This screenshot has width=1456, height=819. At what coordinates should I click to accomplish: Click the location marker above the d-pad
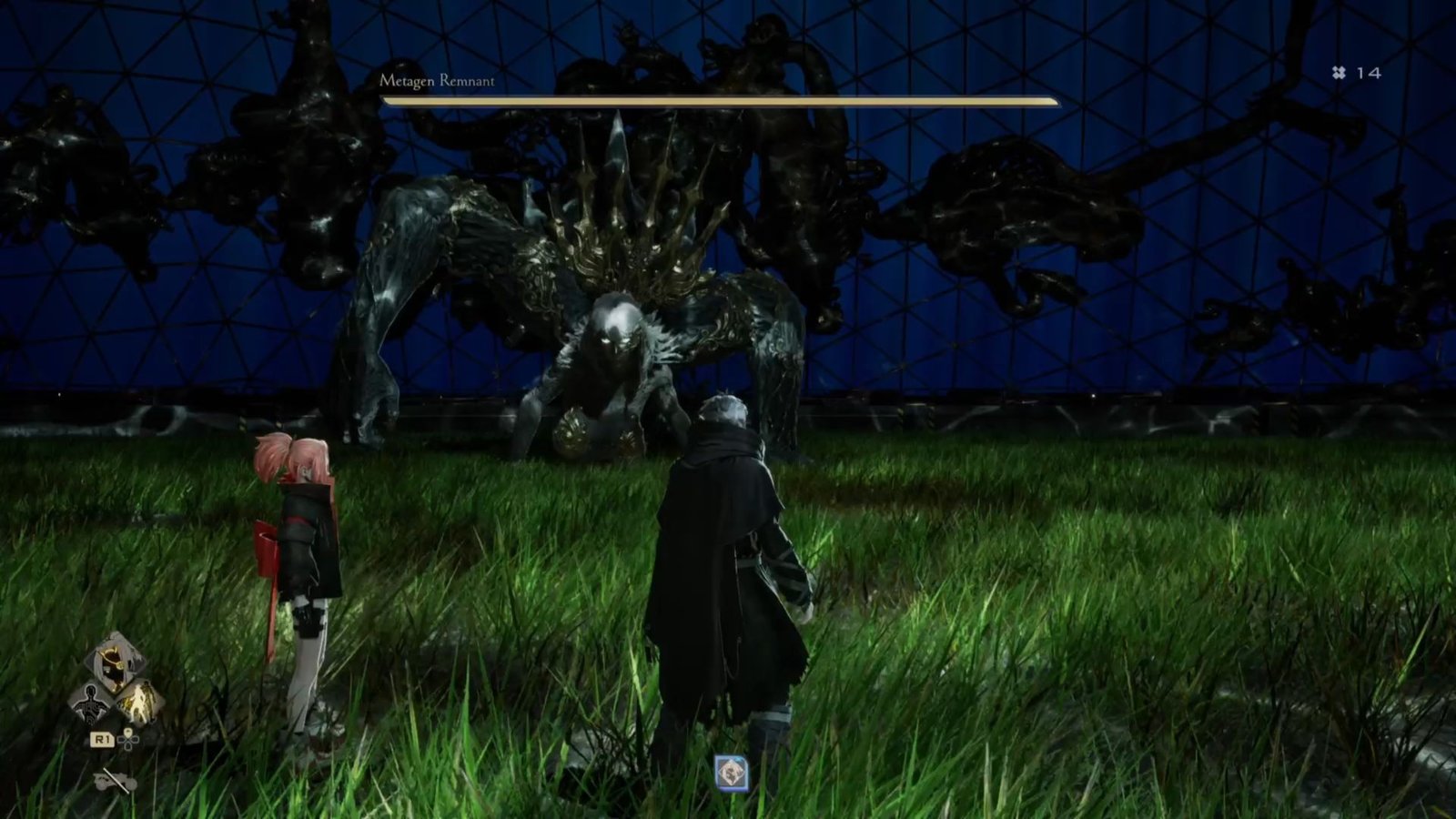pos(128,733)
